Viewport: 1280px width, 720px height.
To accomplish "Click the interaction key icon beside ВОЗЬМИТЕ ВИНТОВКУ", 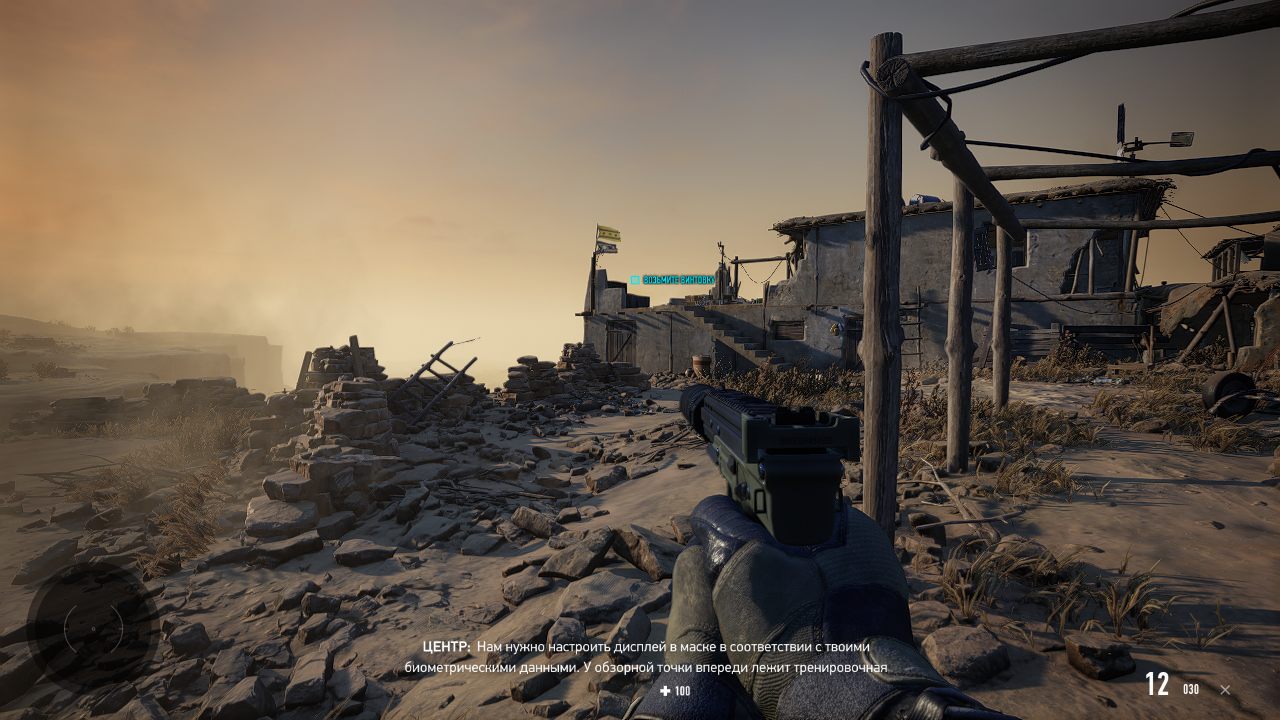I will point(637,280).
